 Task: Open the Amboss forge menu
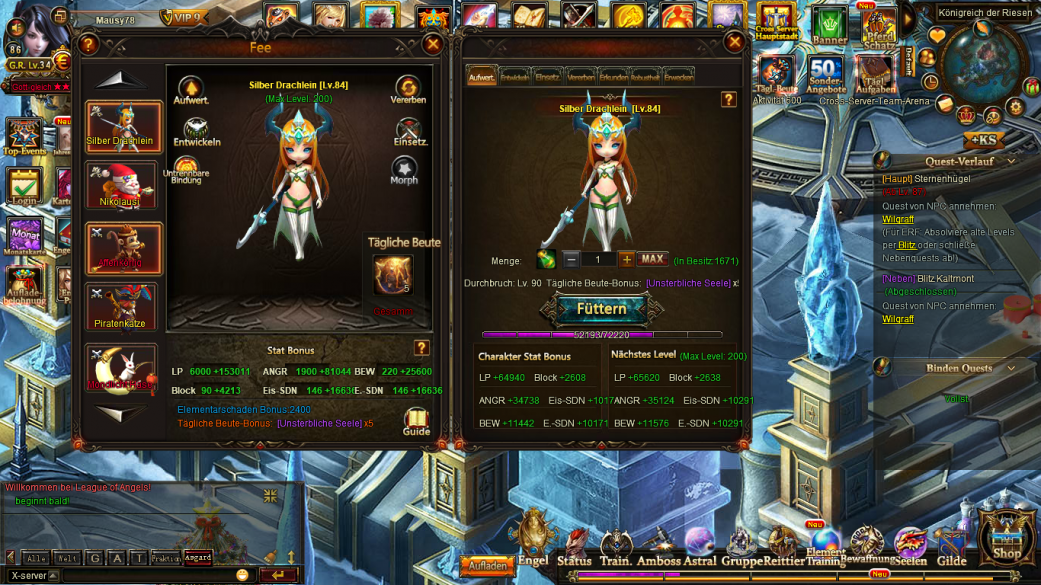click(x=658, y=549)
